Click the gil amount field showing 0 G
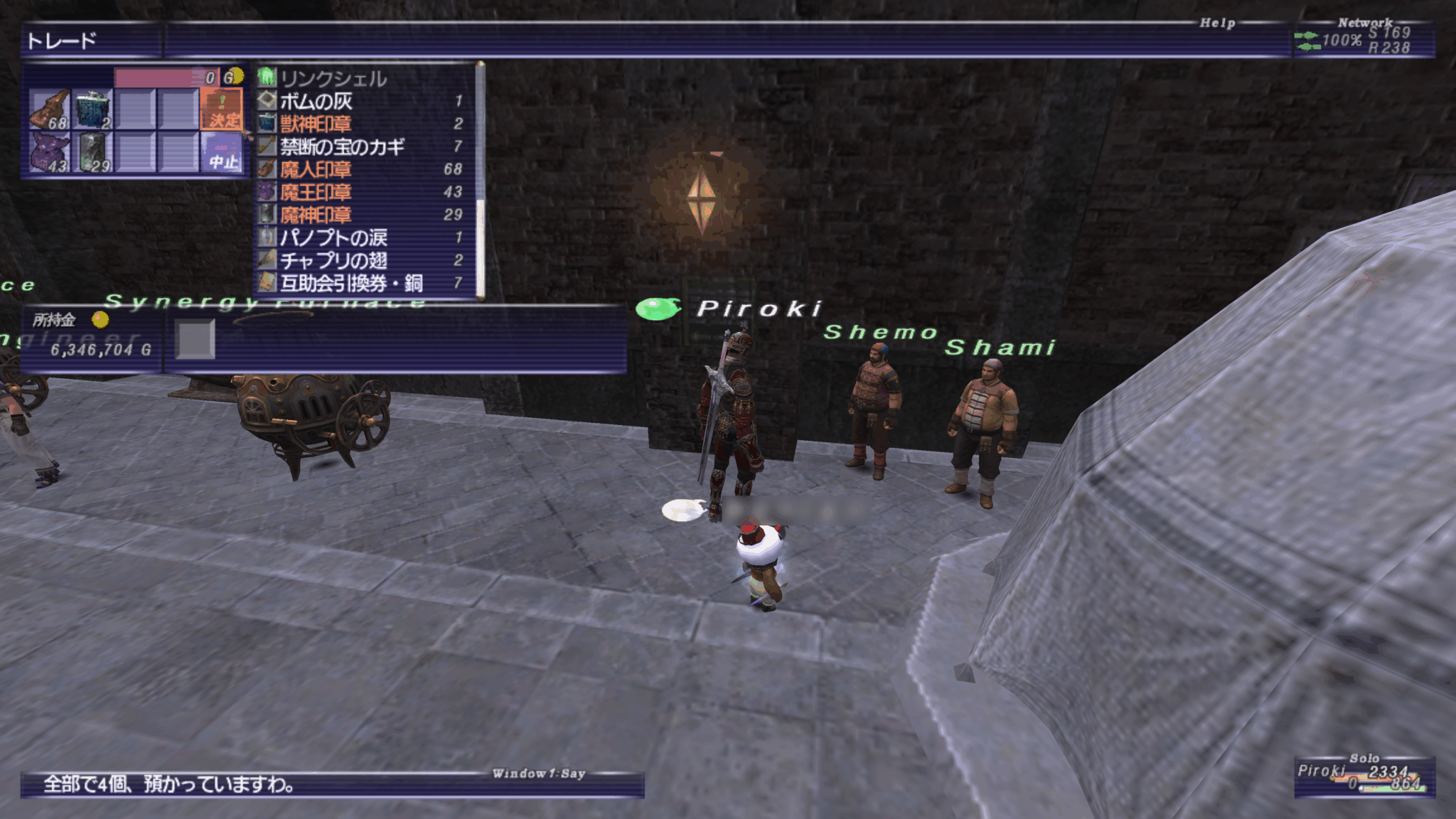Image resolution: width=1456 pixels, height=819 pixels. pos(167,77)
